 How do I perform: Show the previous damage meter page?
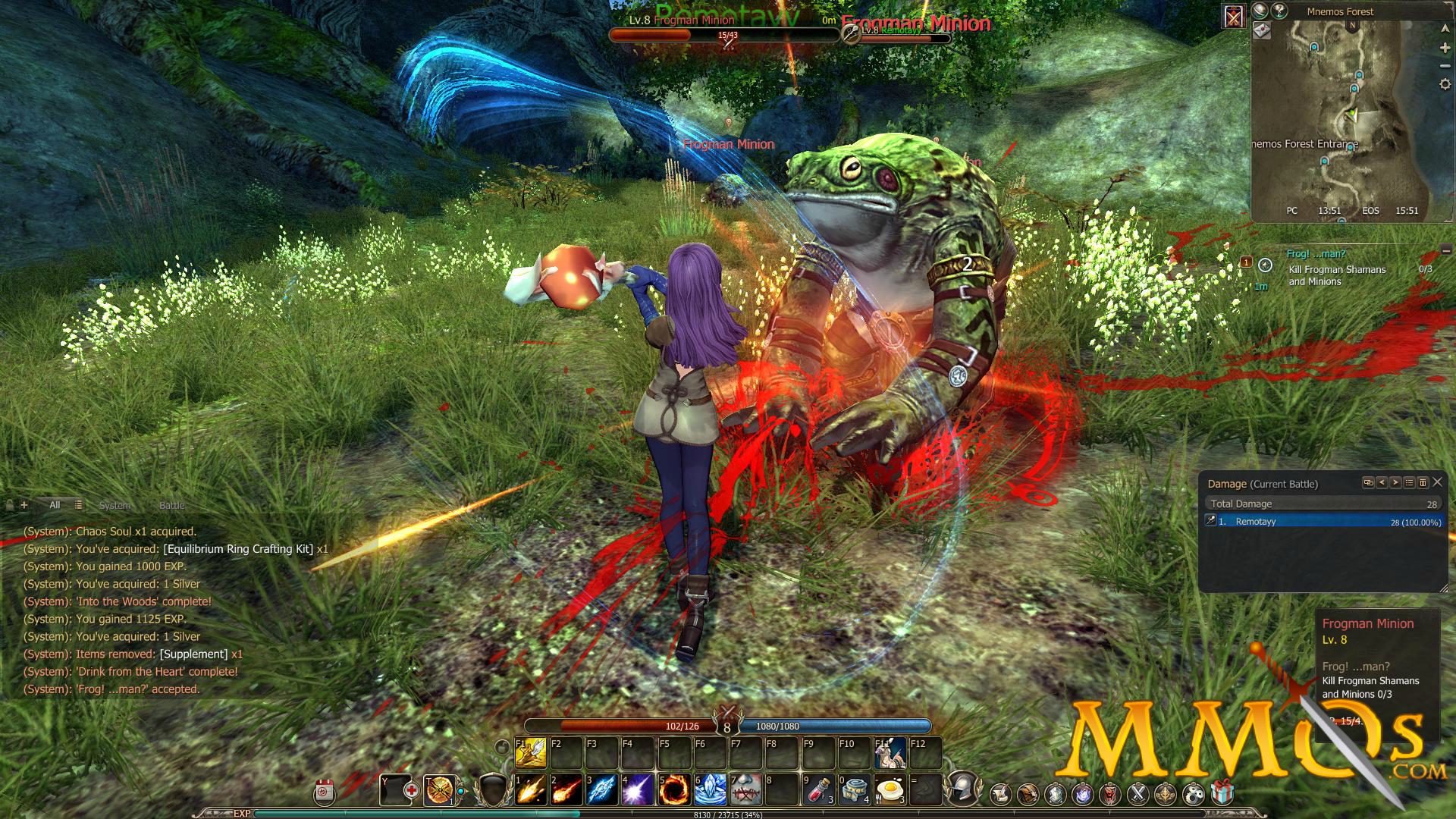pos(1382,482)
